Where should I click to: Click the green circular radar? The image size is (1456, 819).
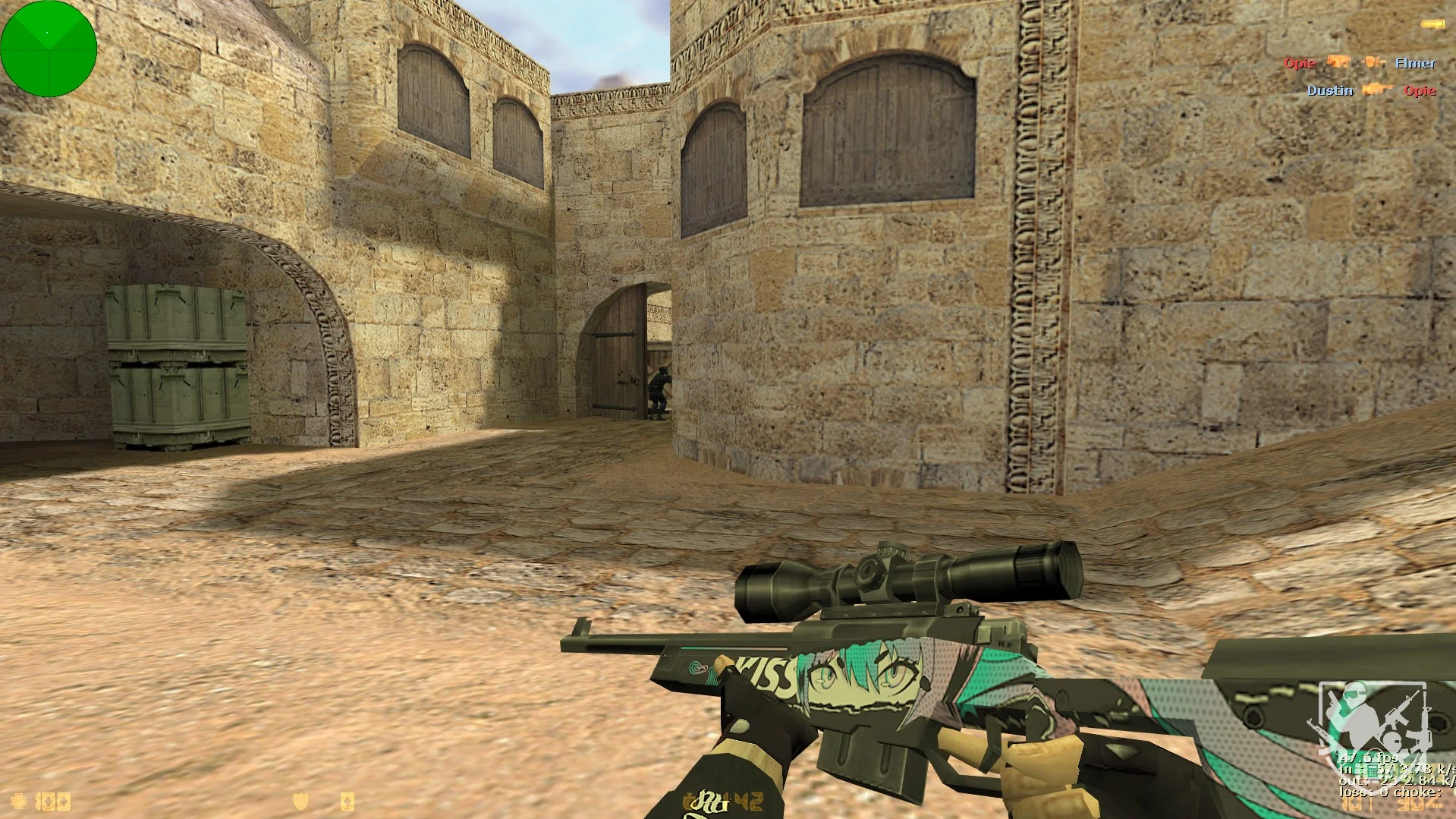coord(49,49)
